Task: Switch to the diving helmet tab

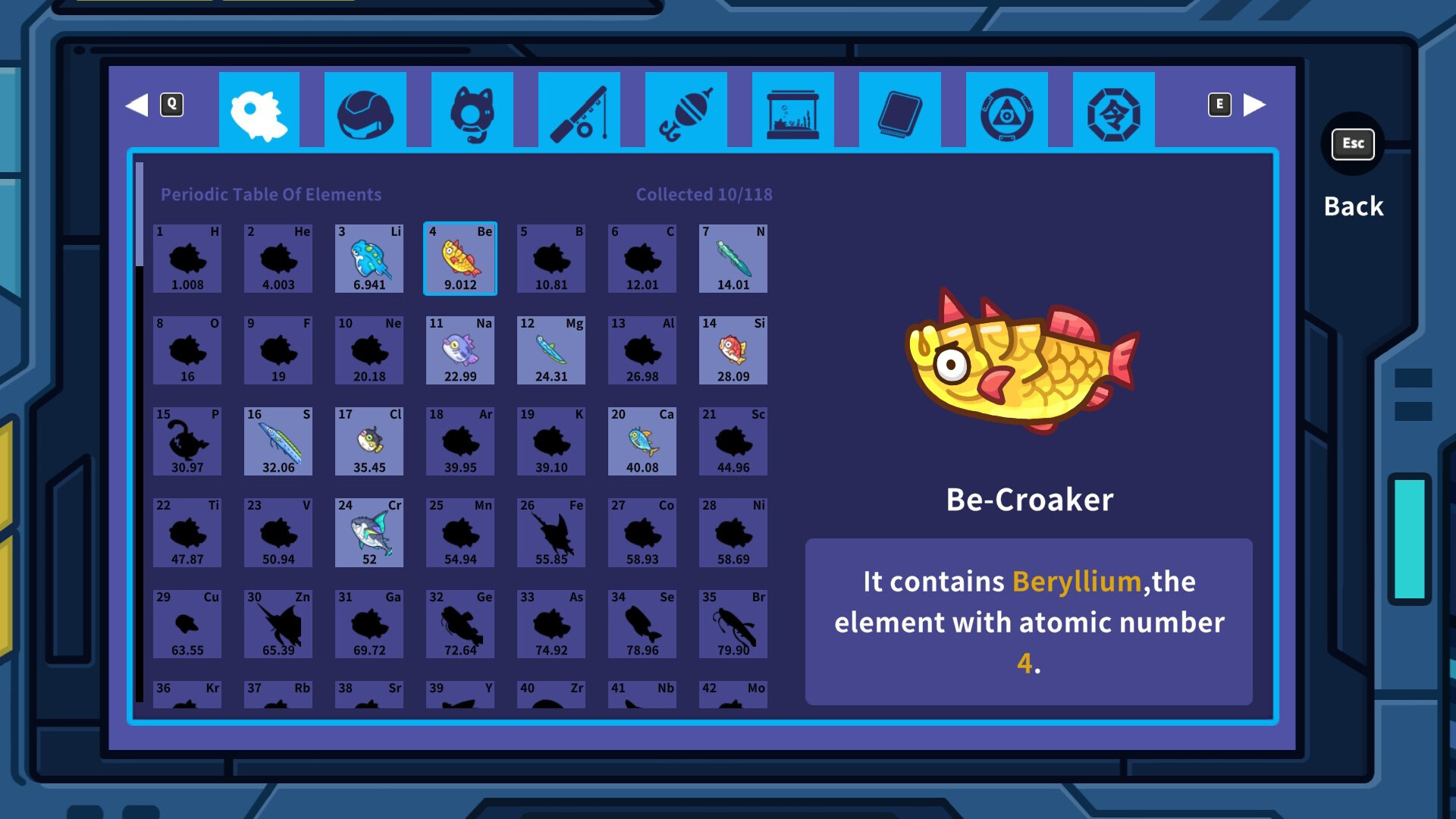Action: pos(366,109)
